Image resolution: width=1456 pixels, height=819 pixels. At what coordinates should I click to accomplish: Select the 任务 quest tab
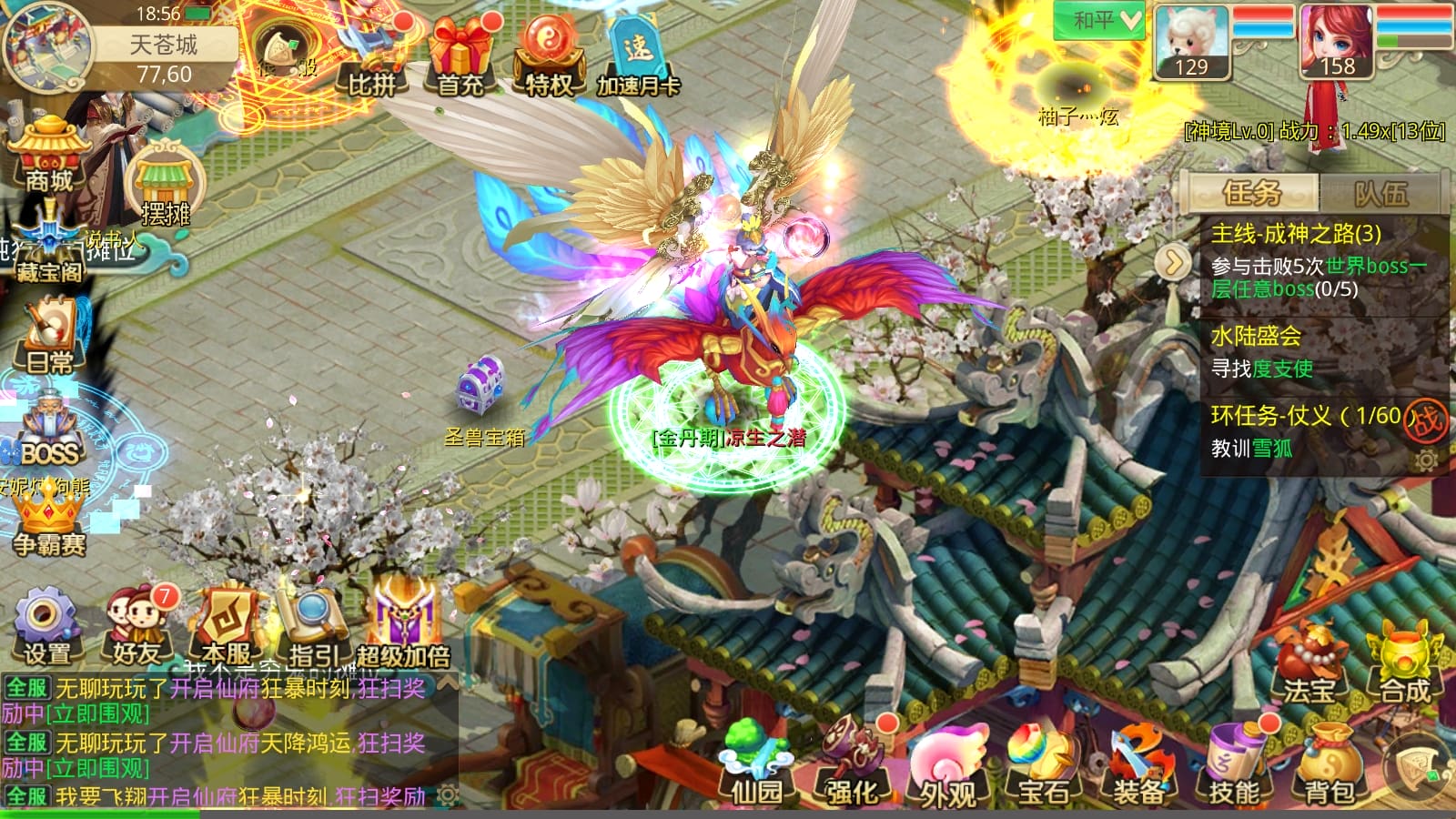pos(1251,193)
